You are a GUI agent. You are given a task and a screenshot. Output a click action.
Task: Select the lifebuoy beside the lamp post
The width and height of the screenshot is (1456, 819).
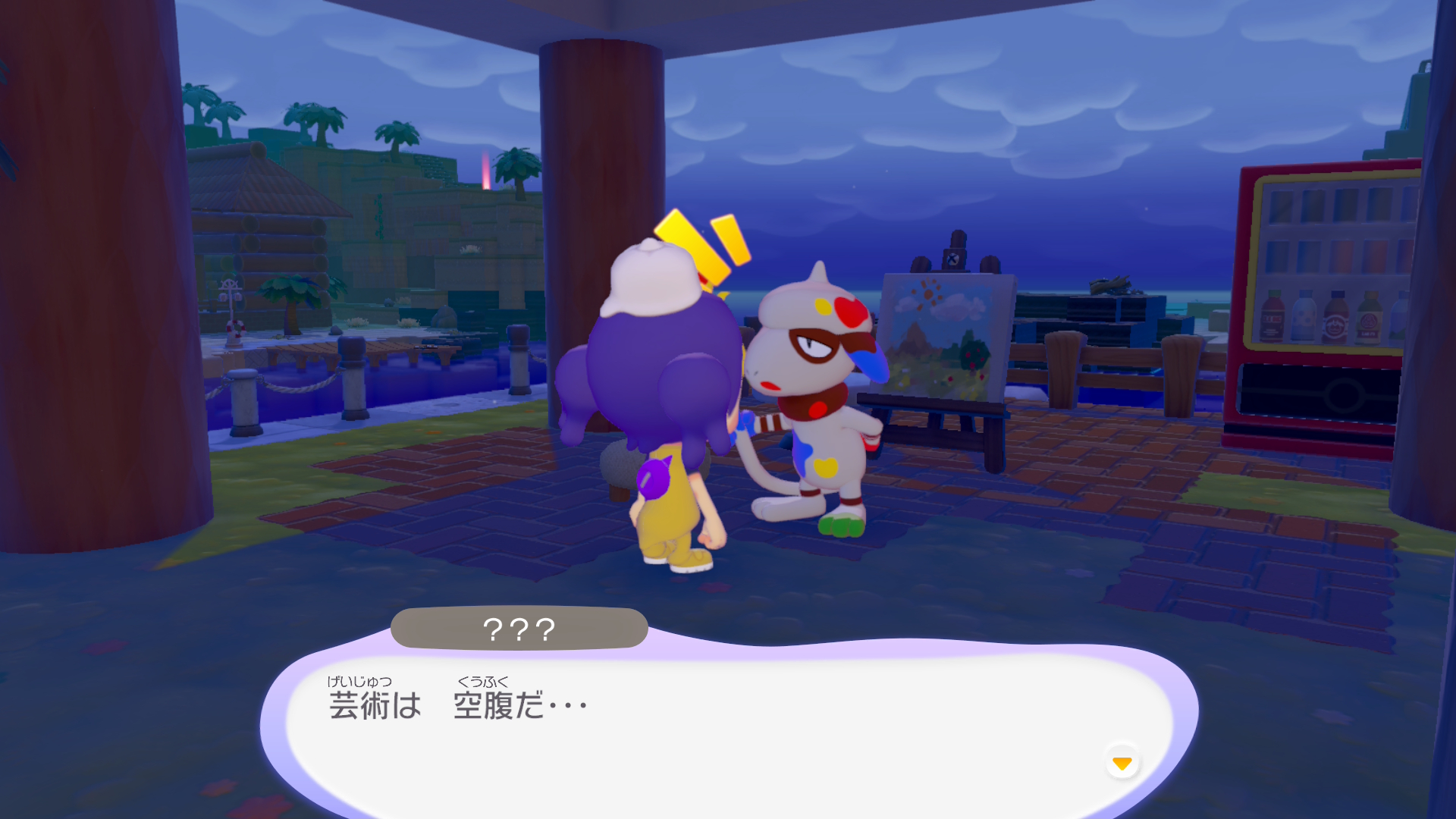click(x=237, y=328)
